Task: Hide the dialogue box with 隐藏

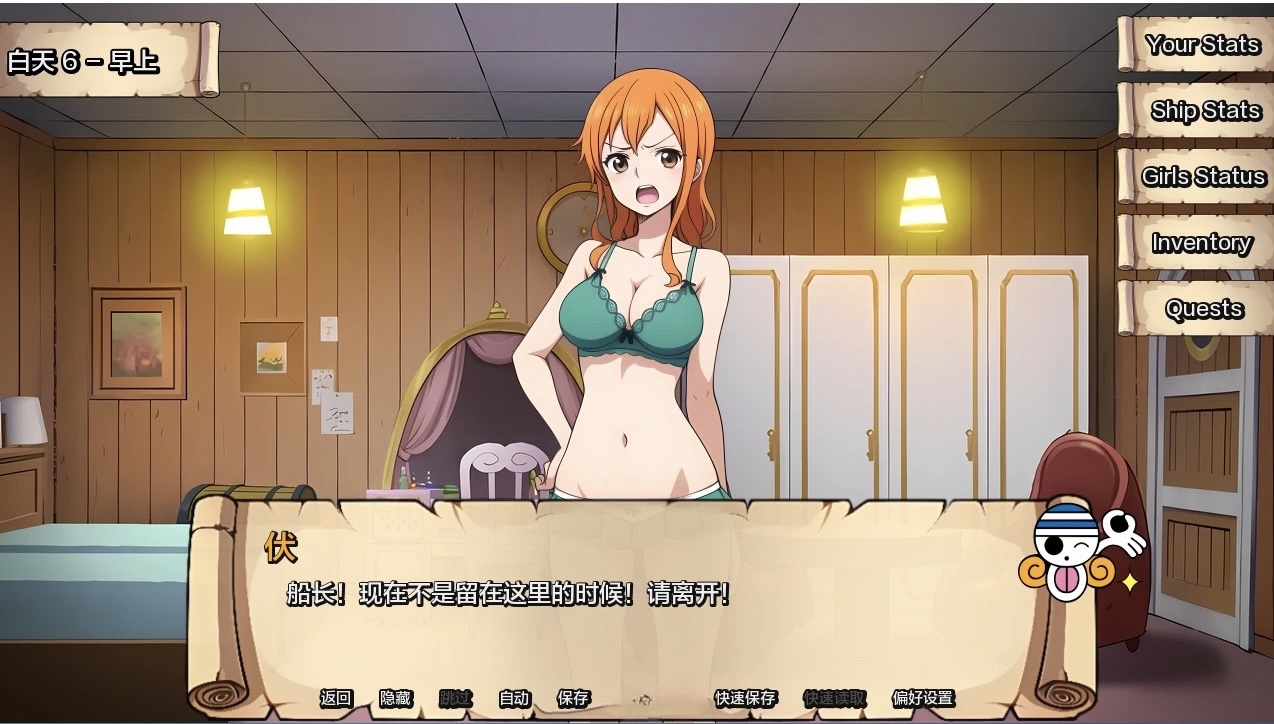Action: click(395, 698)
